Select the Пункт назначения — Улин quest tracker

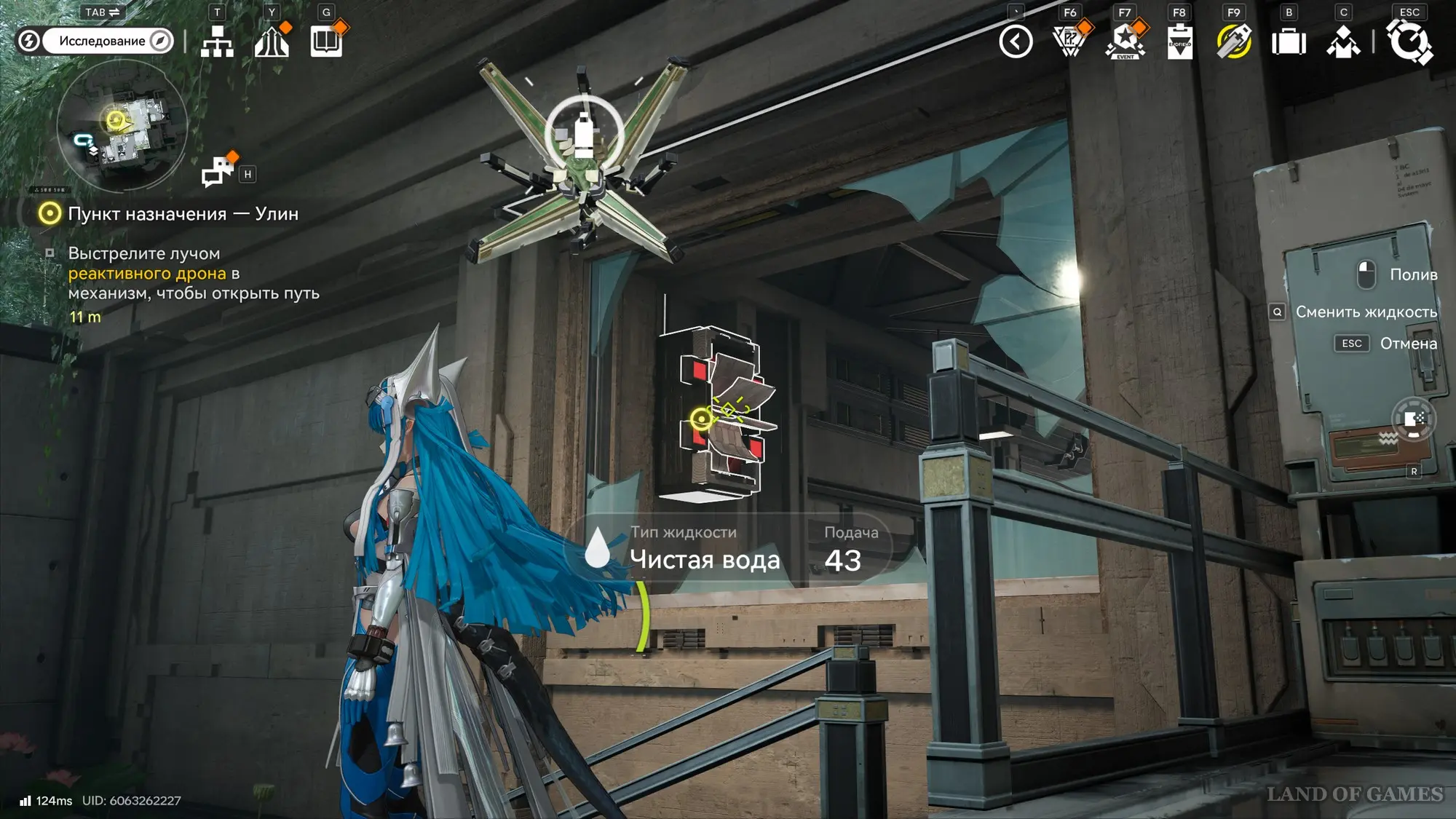[x=182, y=214]
